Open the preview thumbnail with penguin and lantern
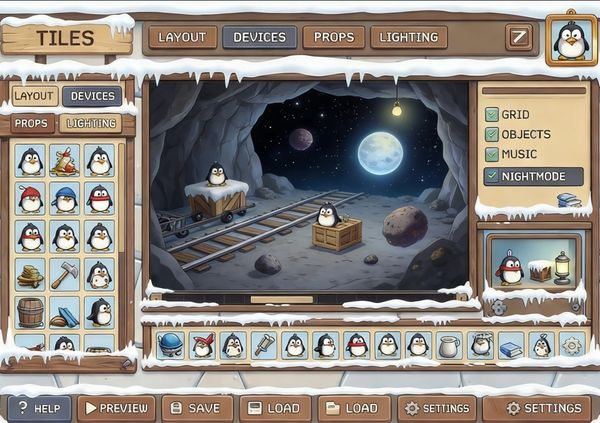Viewport: 600px width, 423px height. 531,264
